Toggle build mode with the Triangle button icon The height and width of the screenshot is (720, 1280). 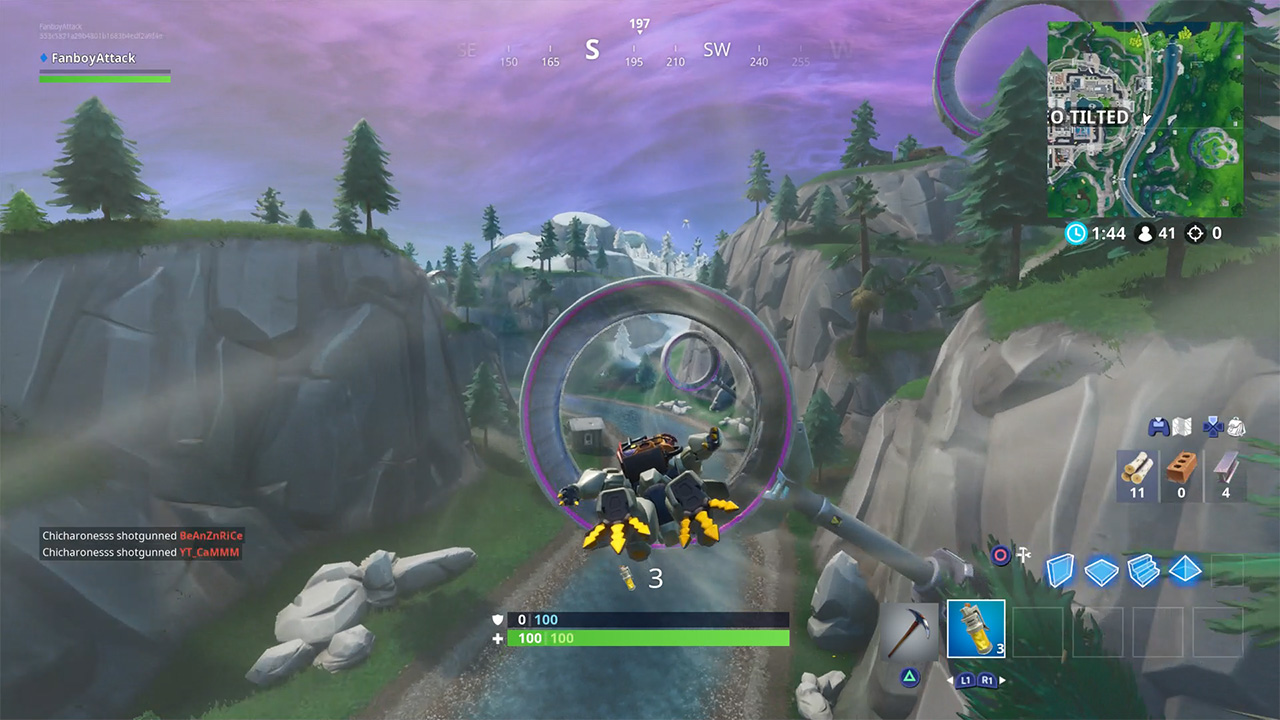[910, 678]
